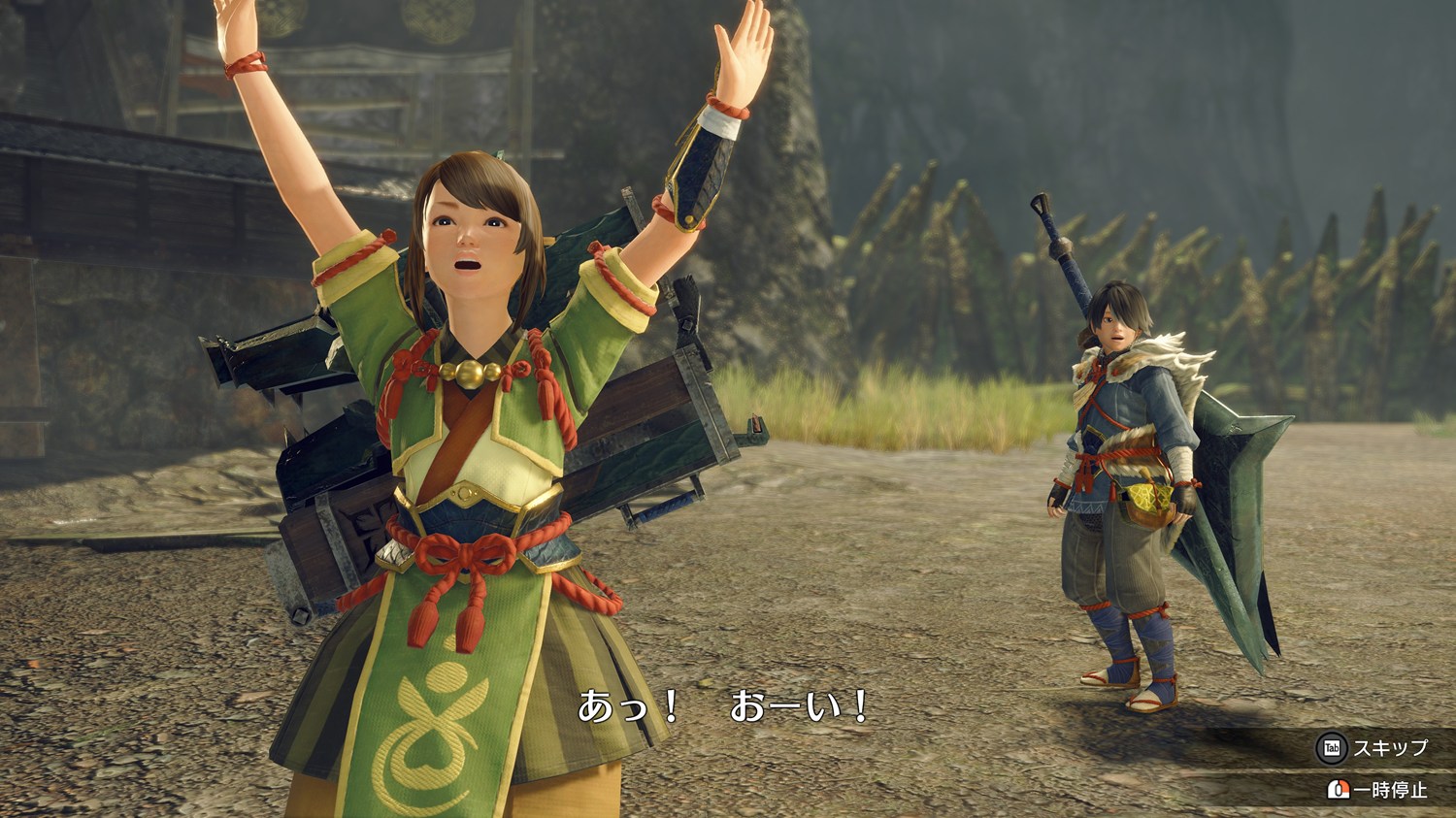Viewport: 1456px width, 818px height.
Task: Pause the cutscene with 一時停止
Action: click(x=1379, y=790)
